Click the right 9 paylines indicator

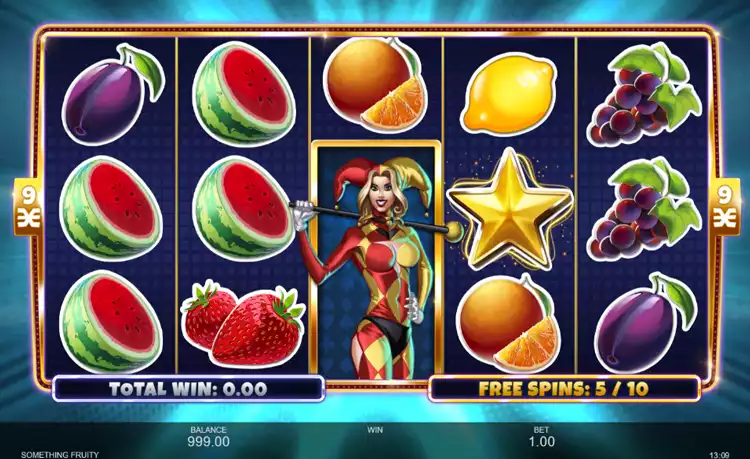click(725, 206)
